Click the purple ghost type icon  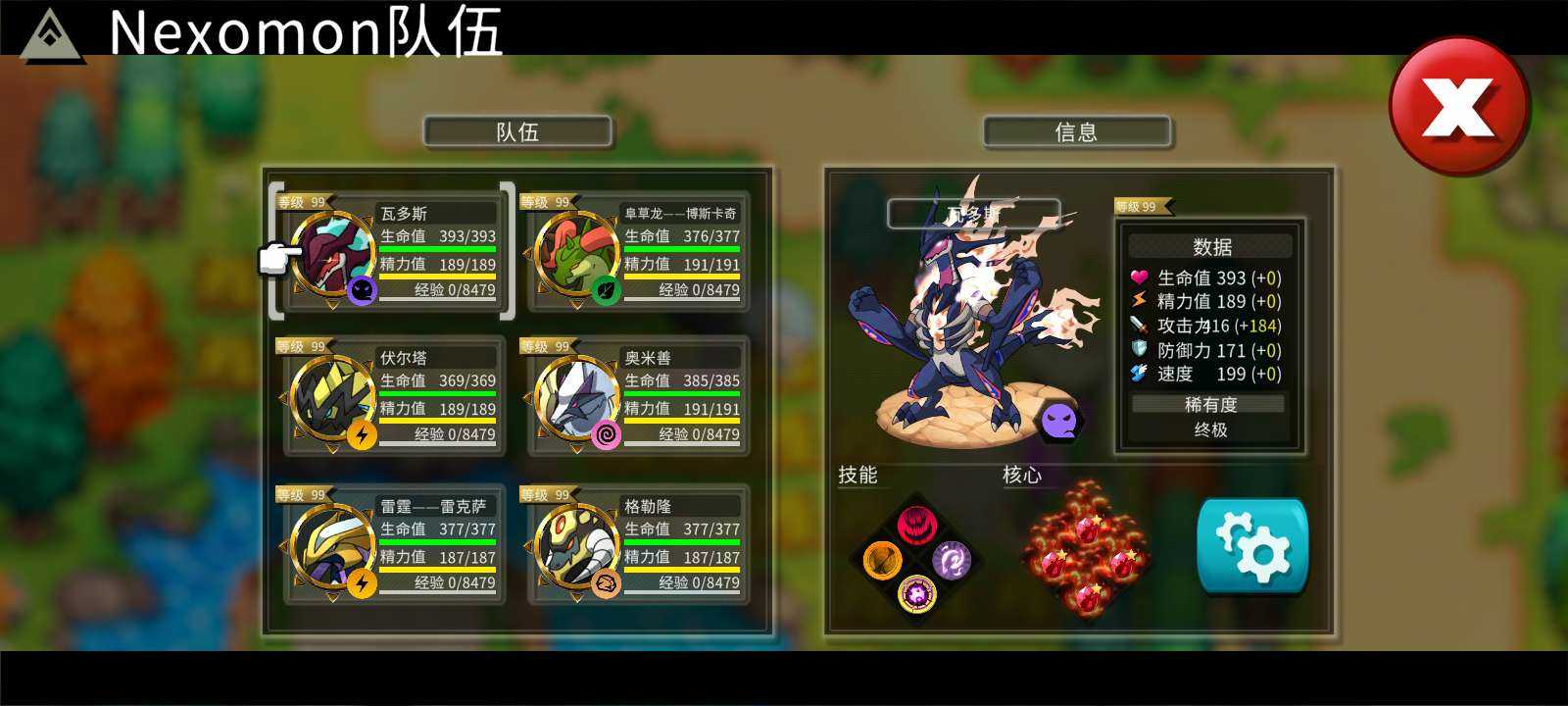(x=1059, y=422)
